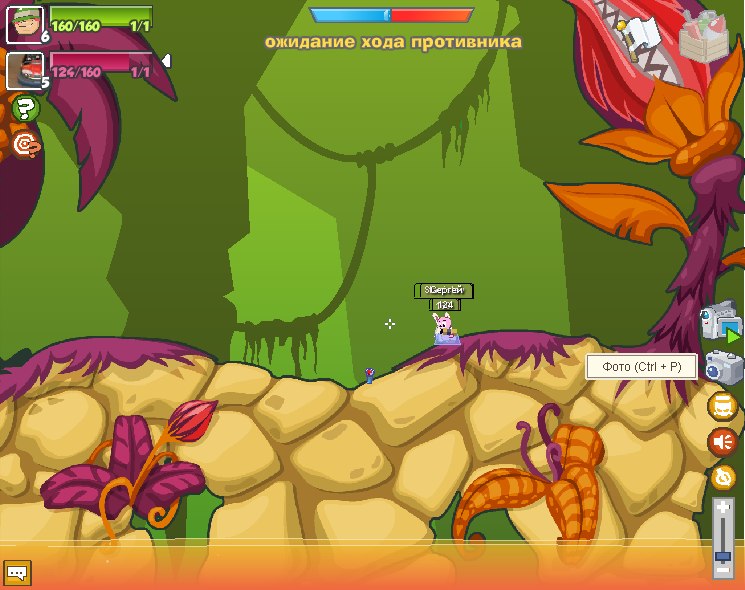Click the opponent's red car avatar

pos(24,70)
